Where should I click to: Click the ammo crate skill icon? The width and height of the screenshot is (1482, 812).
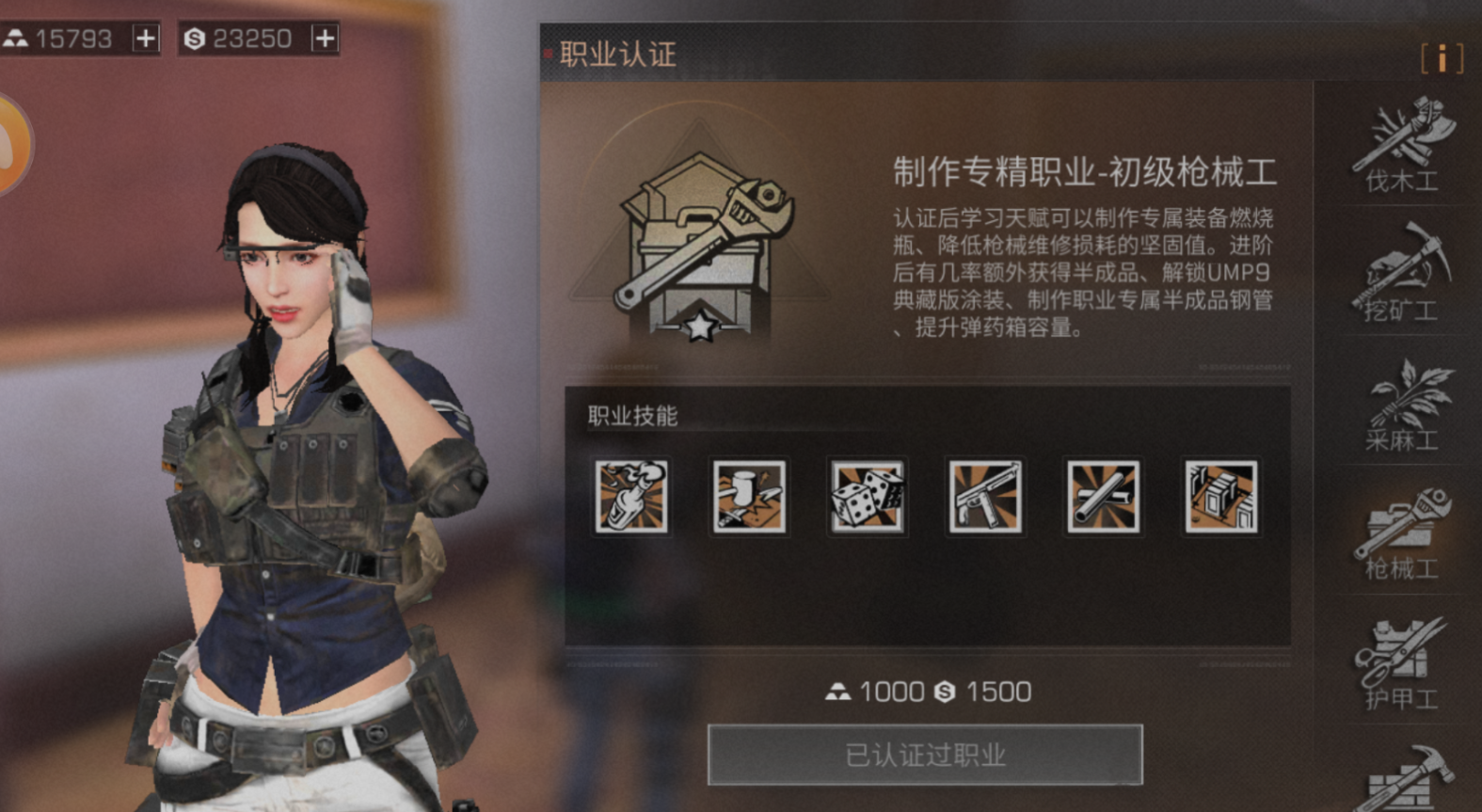[x=1219, y=497]
